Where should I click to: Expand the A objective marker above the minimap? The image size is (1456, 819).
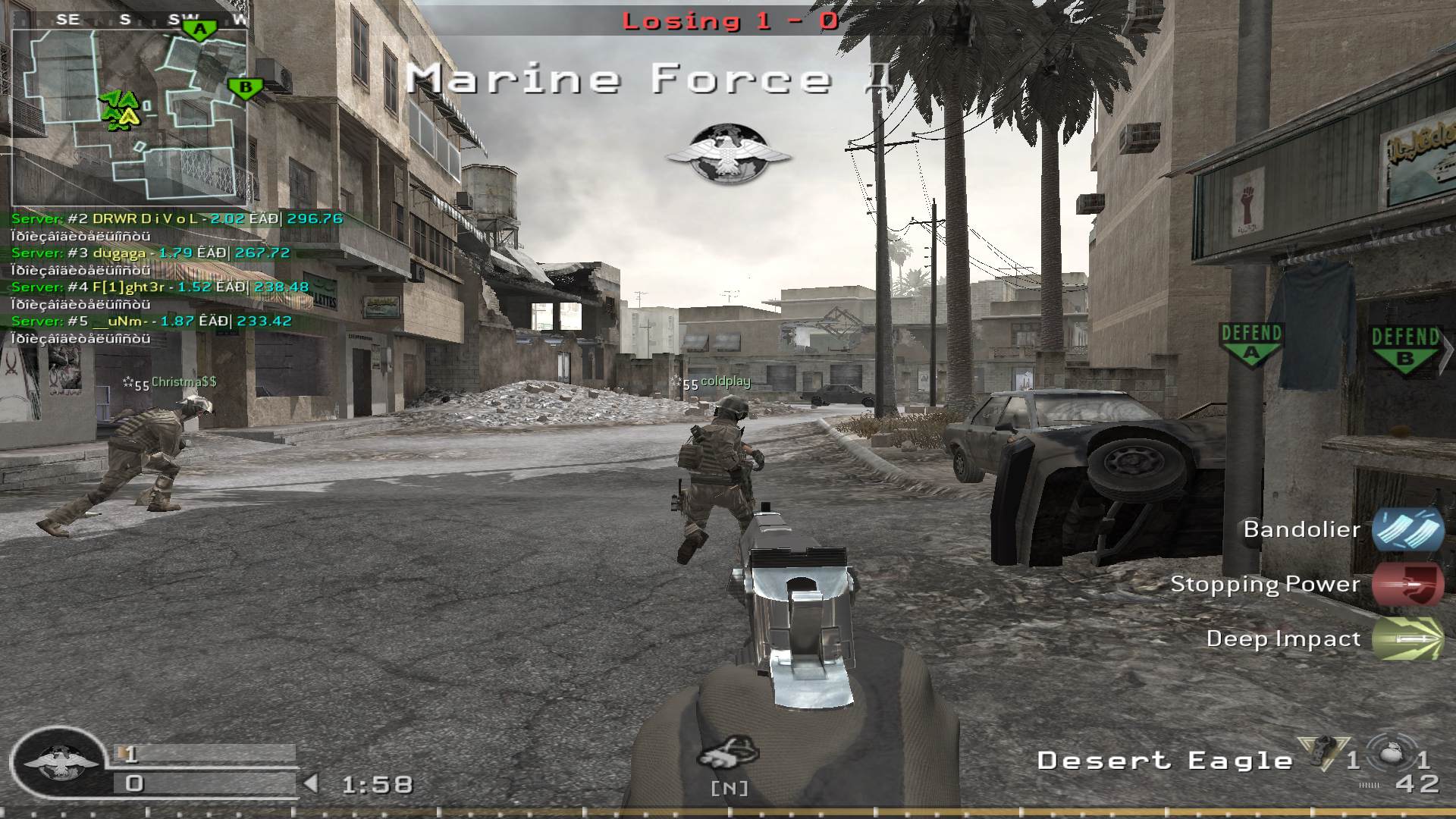point(199,29)
